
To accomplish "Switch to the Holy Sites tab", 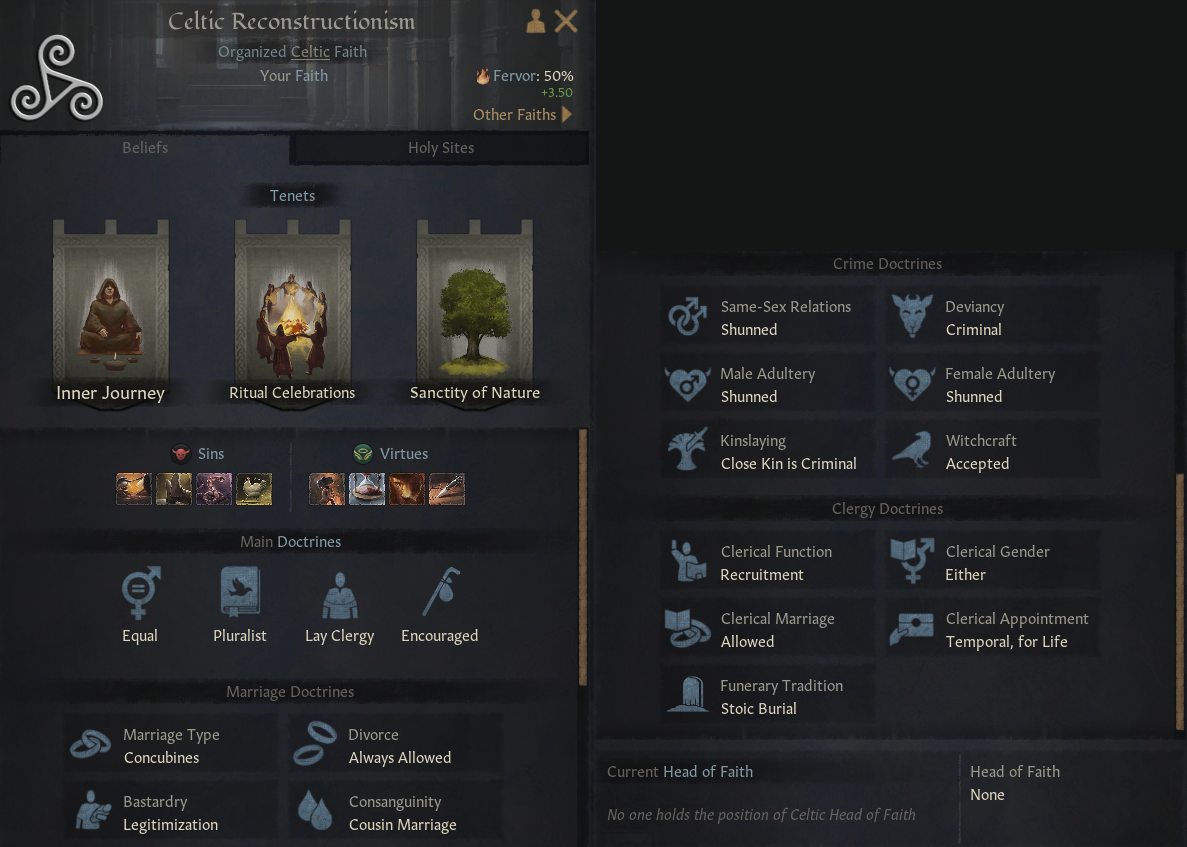I will [440, 148].
